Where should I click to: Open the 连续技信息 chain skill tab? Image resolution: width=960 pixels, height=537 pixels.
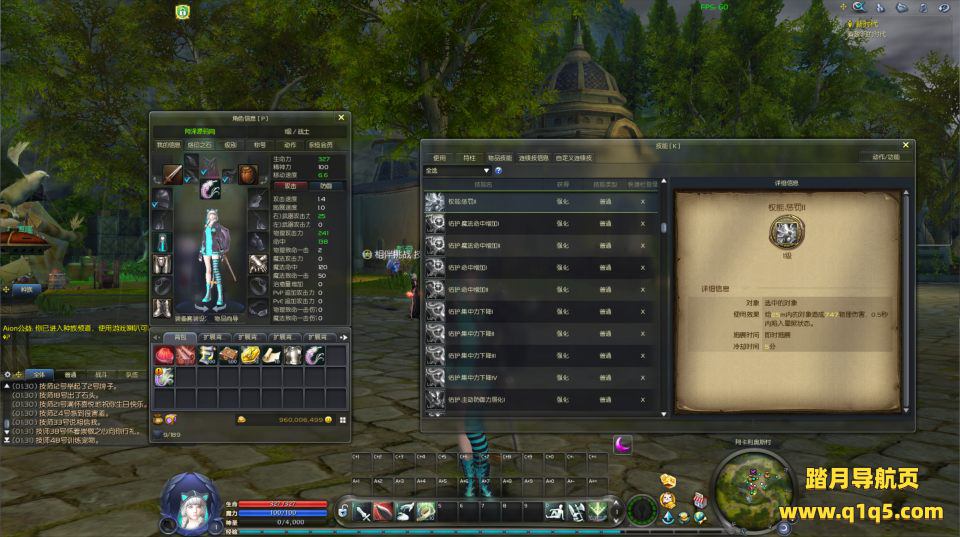point(533,157)
